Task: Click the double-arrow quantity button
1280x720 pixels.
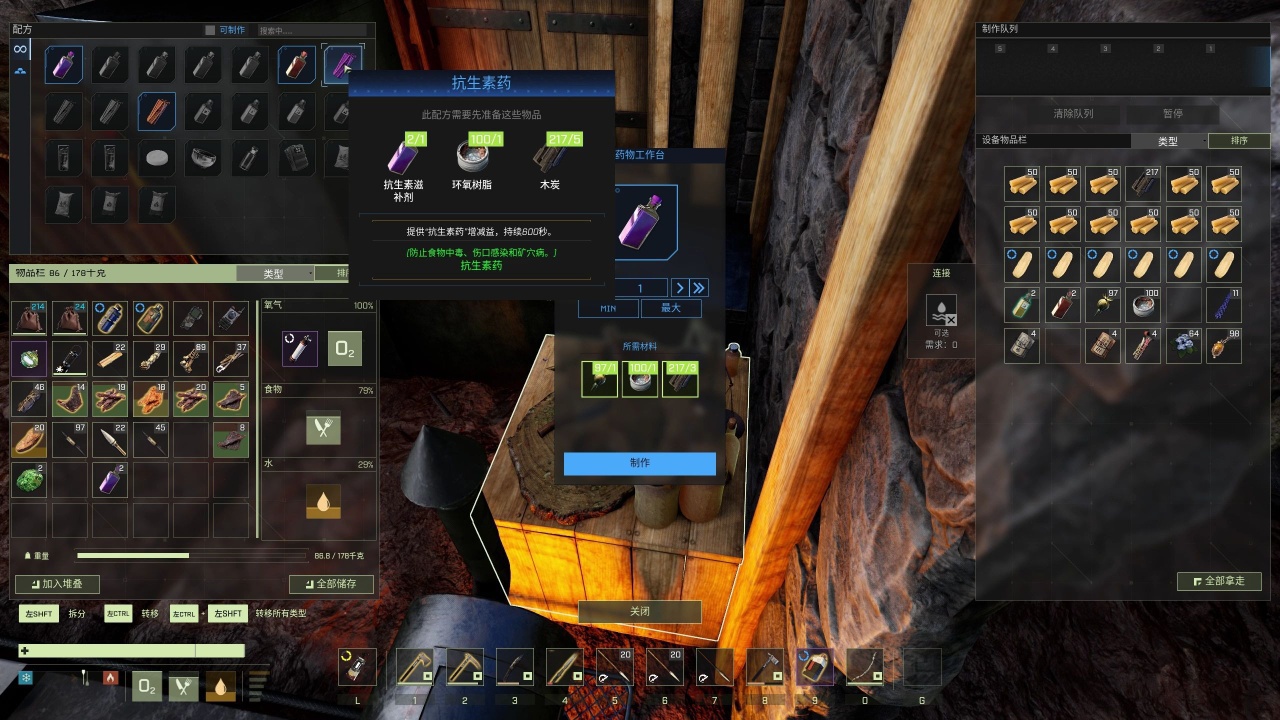Action: coord(699,288)
